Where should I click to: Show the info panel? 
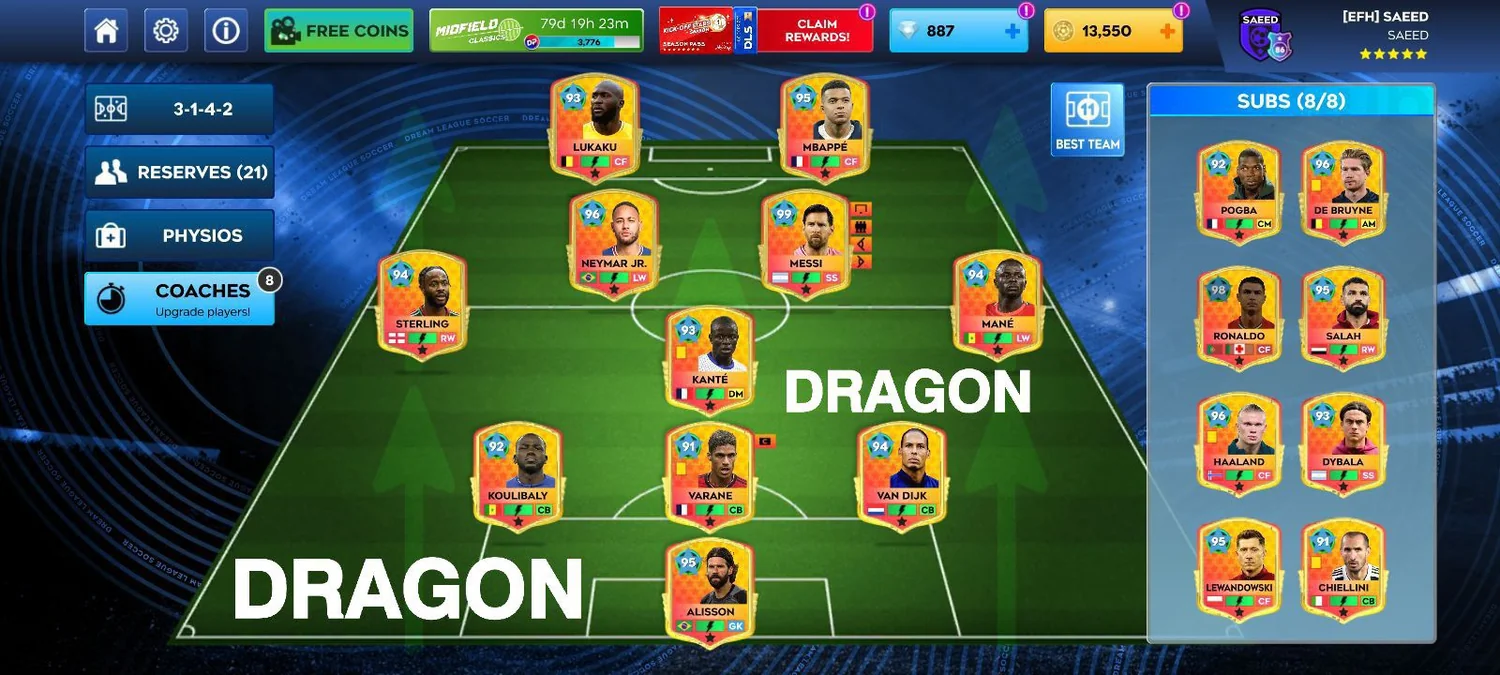click(x=226, y=31)
